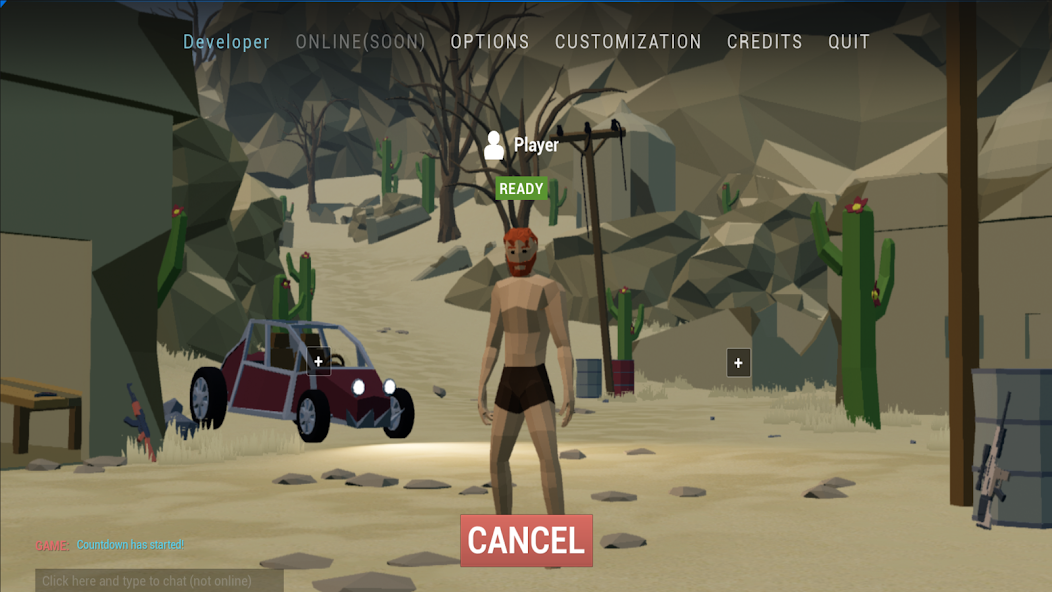Open the OPTIONS menu

coord(490,42)
